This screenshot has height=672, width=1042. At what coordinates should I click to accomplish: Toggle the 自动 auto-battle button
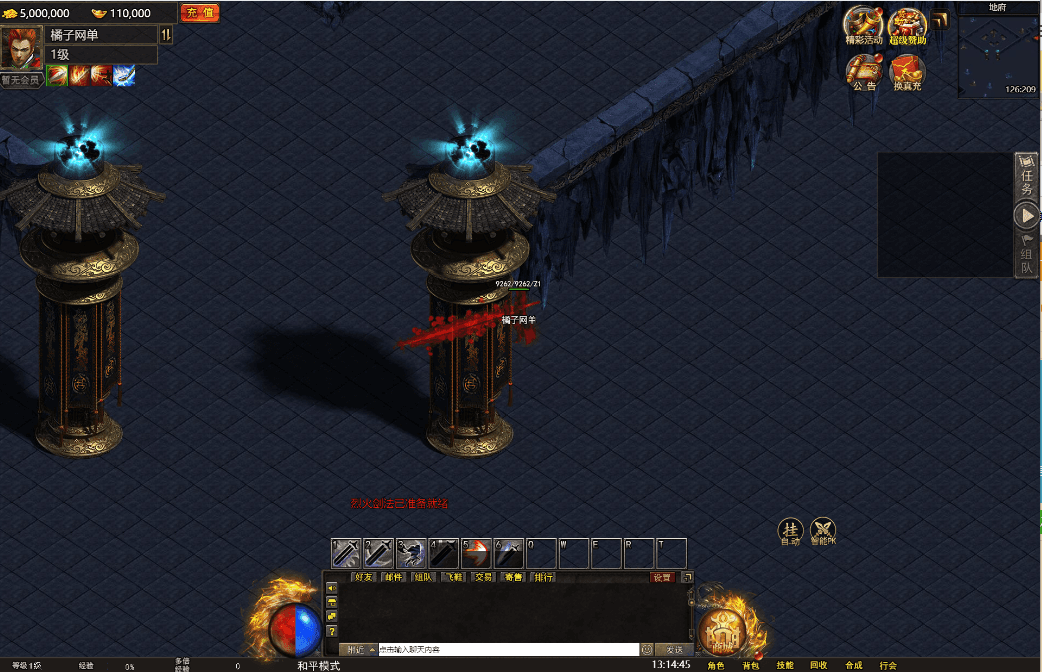(791, 531)
